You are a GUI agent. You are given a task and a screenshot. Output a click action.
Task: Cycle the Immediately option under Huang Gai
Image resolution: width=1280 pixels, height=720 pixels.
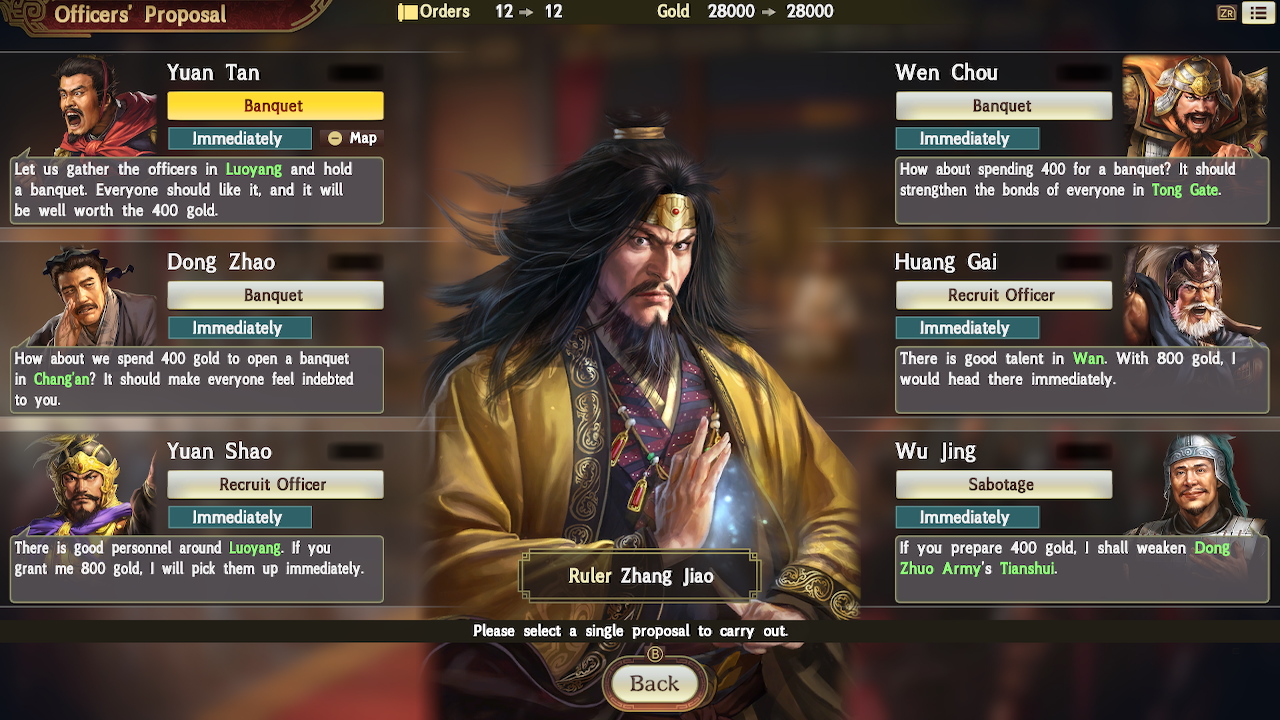tap(967, 327)
